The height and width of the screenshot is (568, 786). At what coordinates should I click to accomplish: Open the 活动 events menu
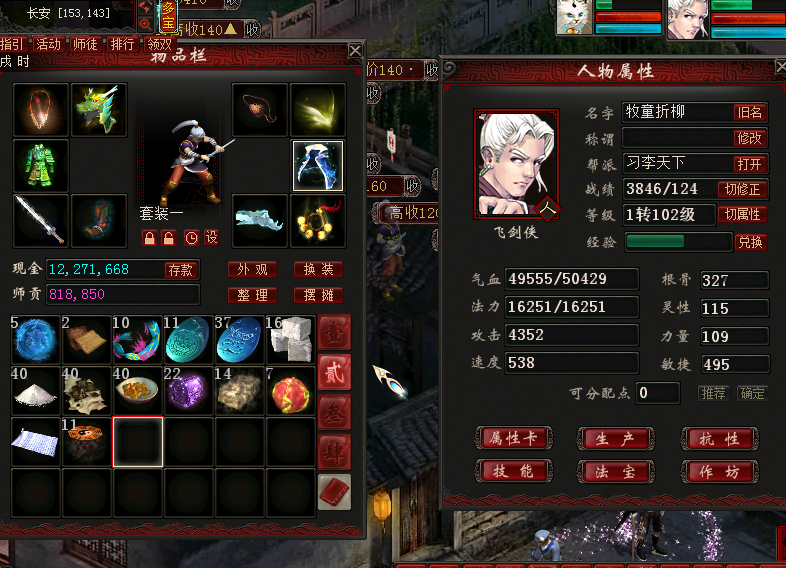(48, 44)
